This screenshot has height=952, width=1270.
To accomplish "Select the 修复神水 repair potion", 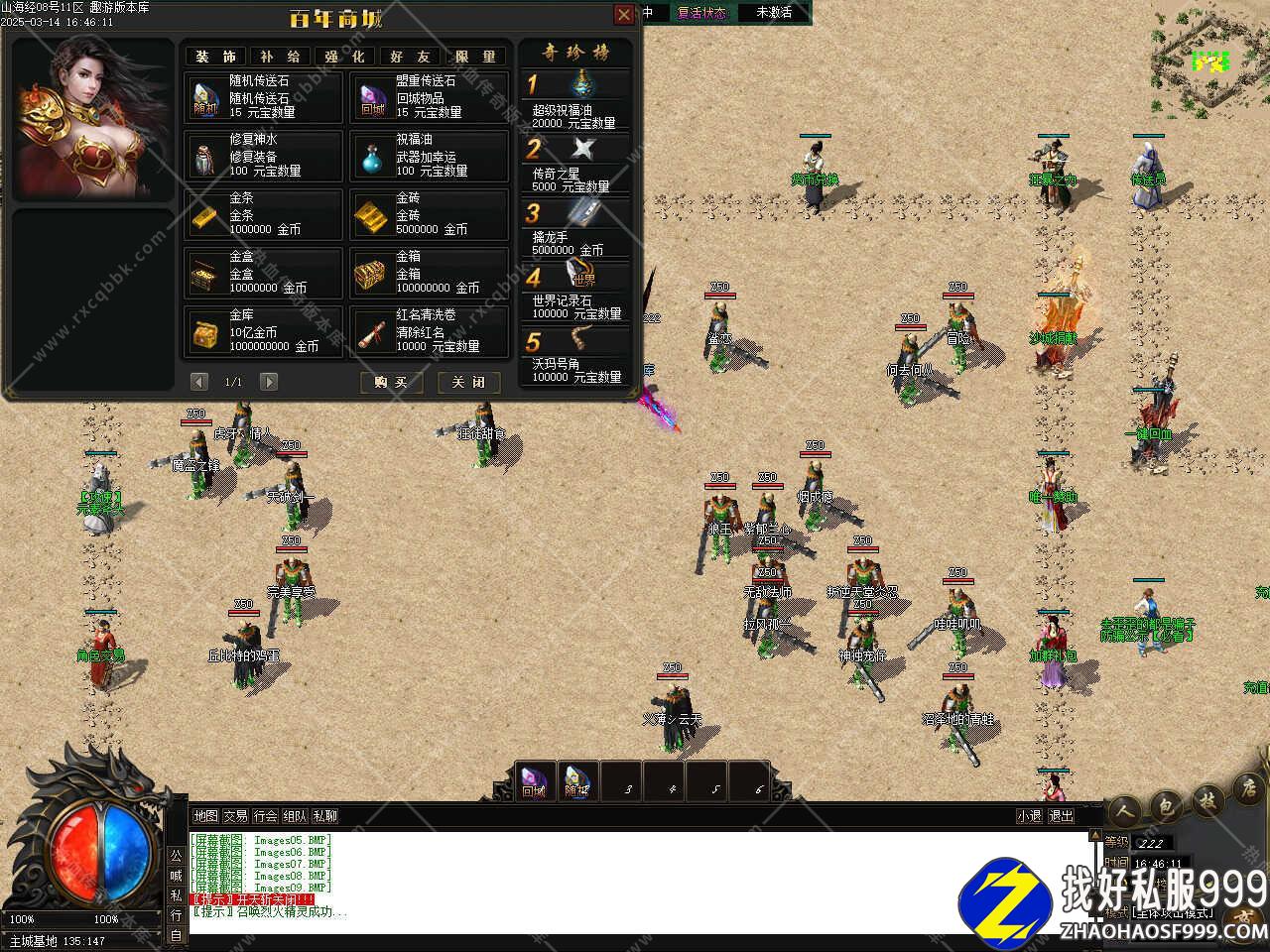I will [x=263, y=156].
